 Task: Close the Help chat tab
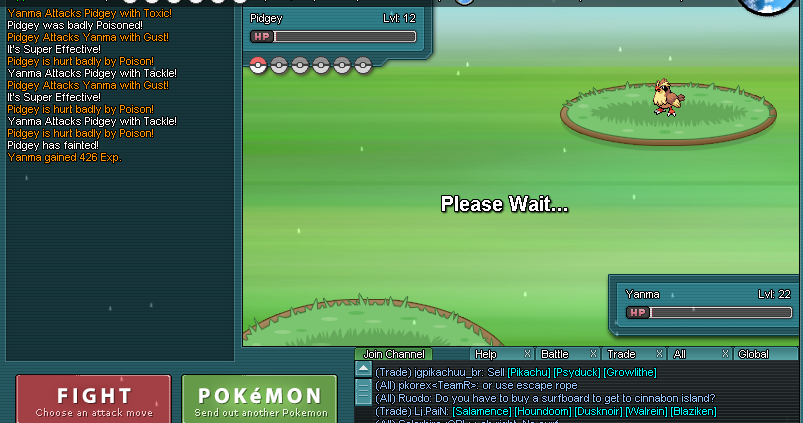click(x=528, y=354)
